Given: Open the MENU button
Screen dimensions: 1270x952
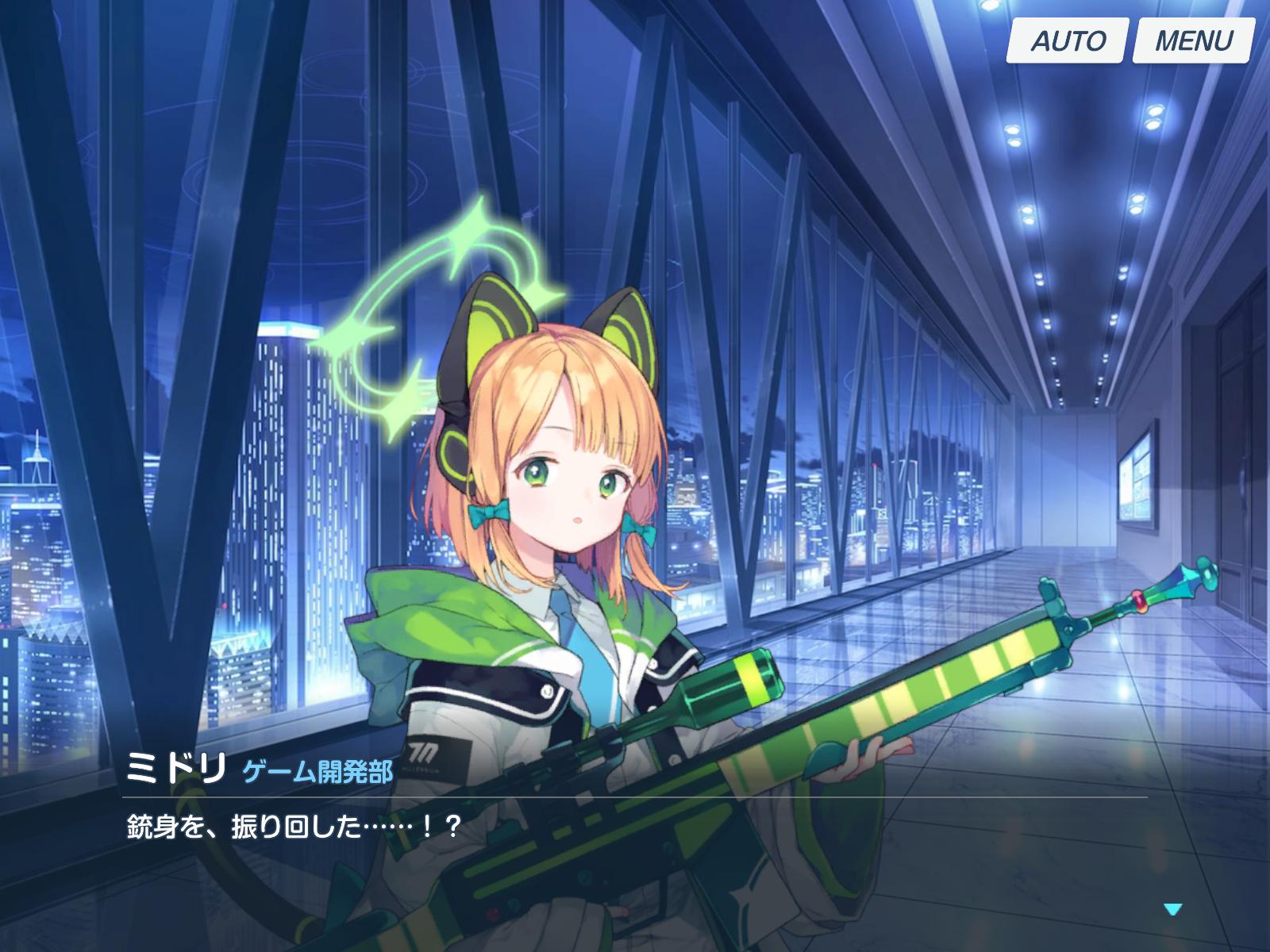Looking at the screenshot, I should pos(1193,40).
